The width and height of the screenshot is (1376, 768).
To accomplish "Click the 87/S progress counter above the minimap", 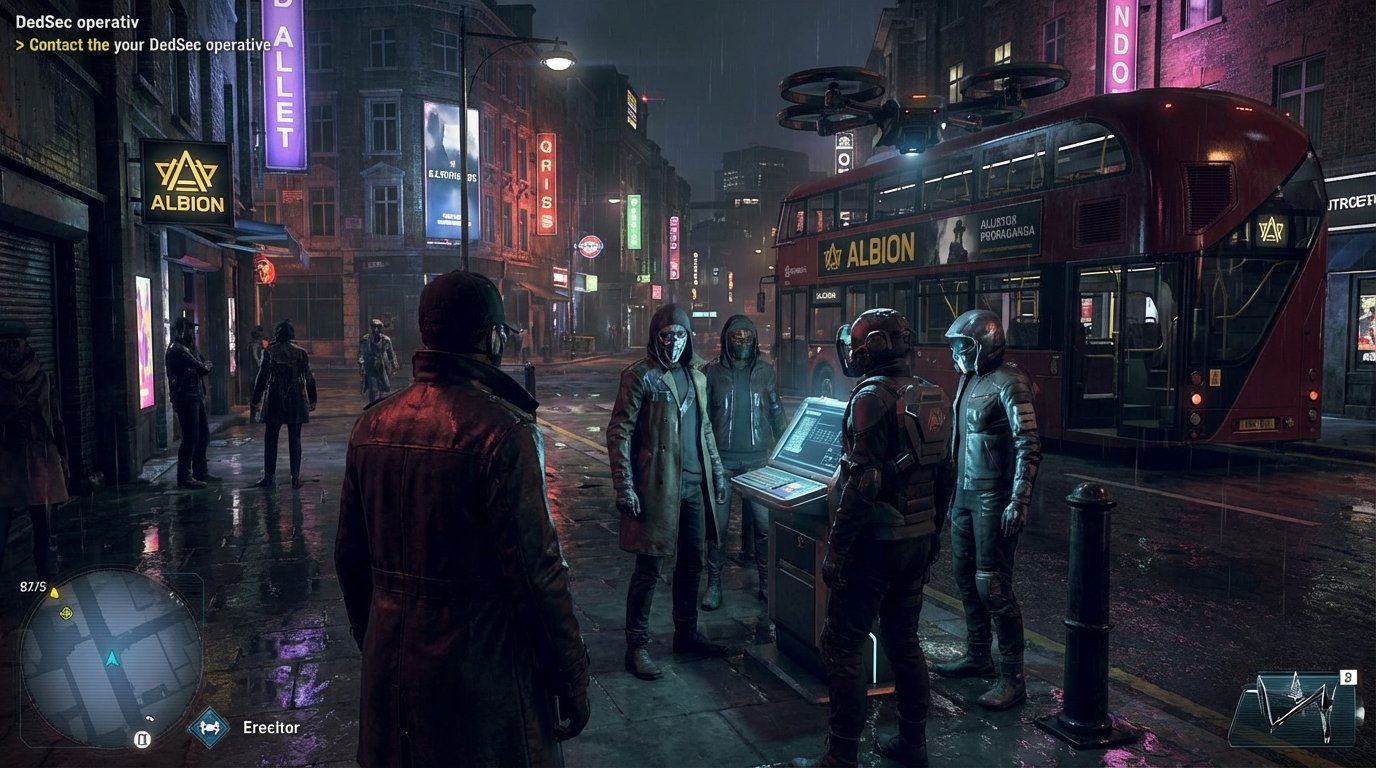I will click(33, 584).
